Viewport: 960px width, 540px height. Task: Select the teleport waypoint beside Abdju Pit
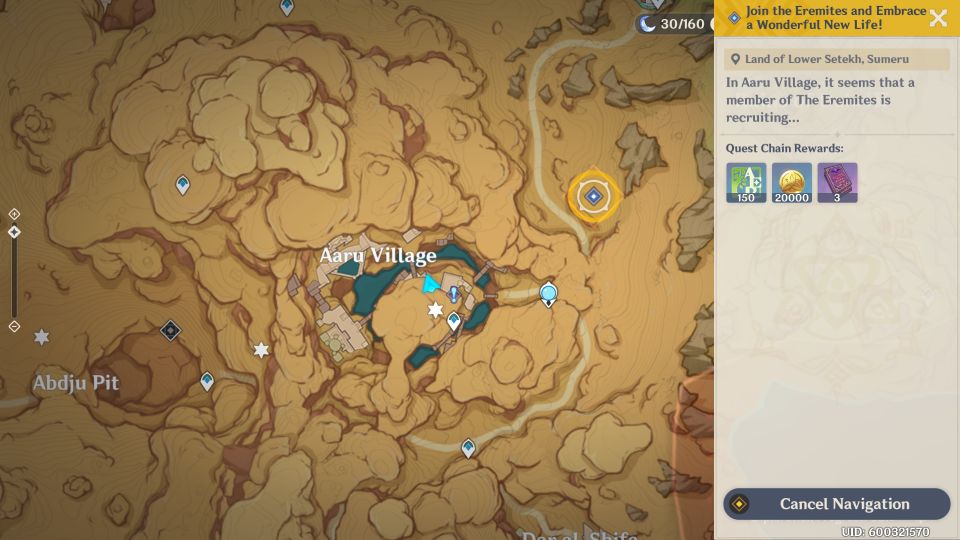pos(207,381)
